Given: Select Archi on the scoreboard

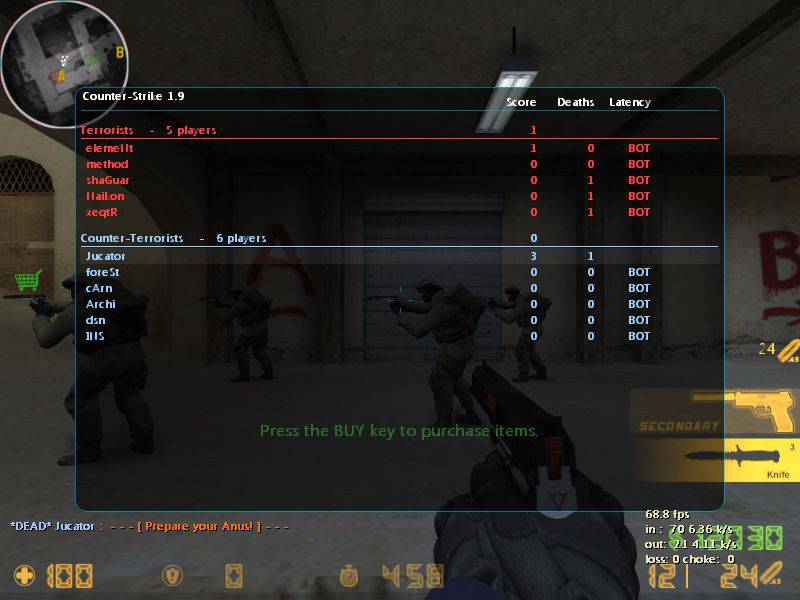Looking at the screenshot, I should pos(101,304).
